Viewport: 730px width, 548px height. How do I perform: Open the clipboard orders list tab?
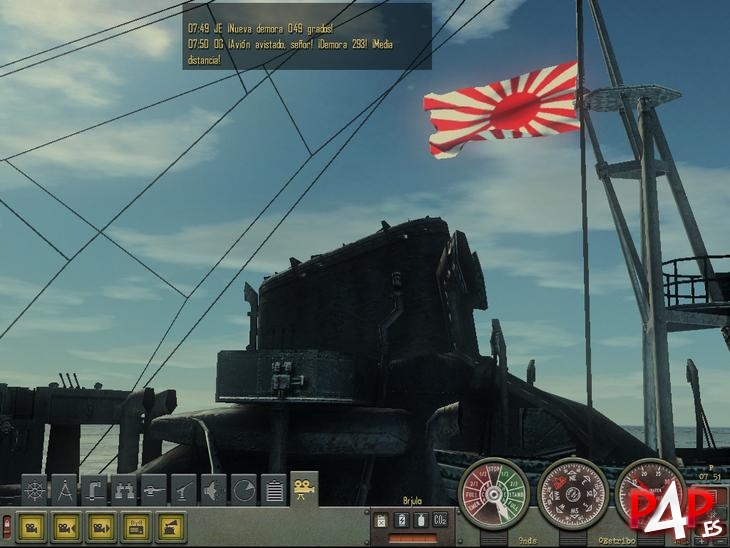[x=274, y=491]
